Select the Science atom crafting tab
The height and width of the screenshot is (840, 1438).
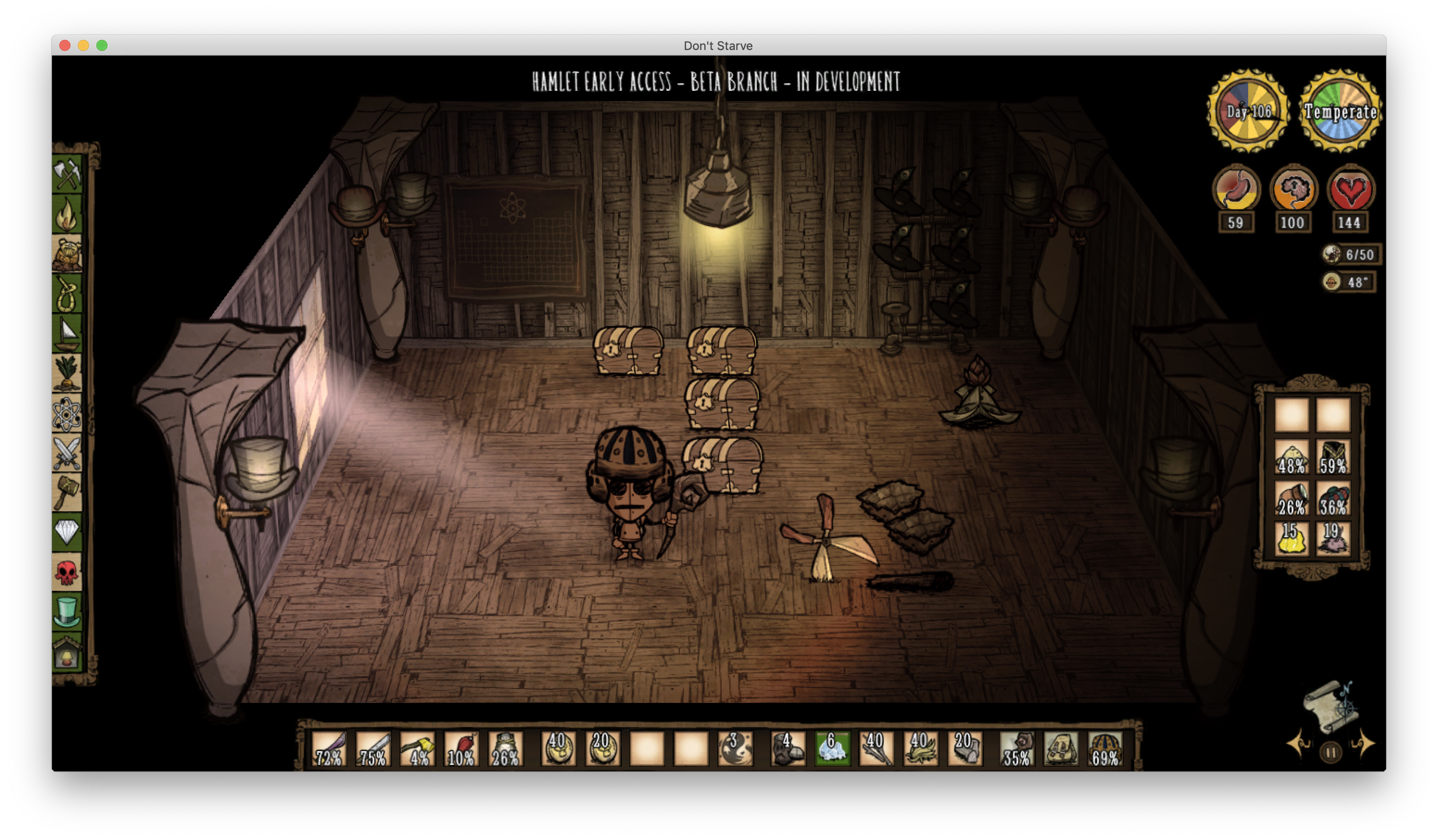(67, 414)
